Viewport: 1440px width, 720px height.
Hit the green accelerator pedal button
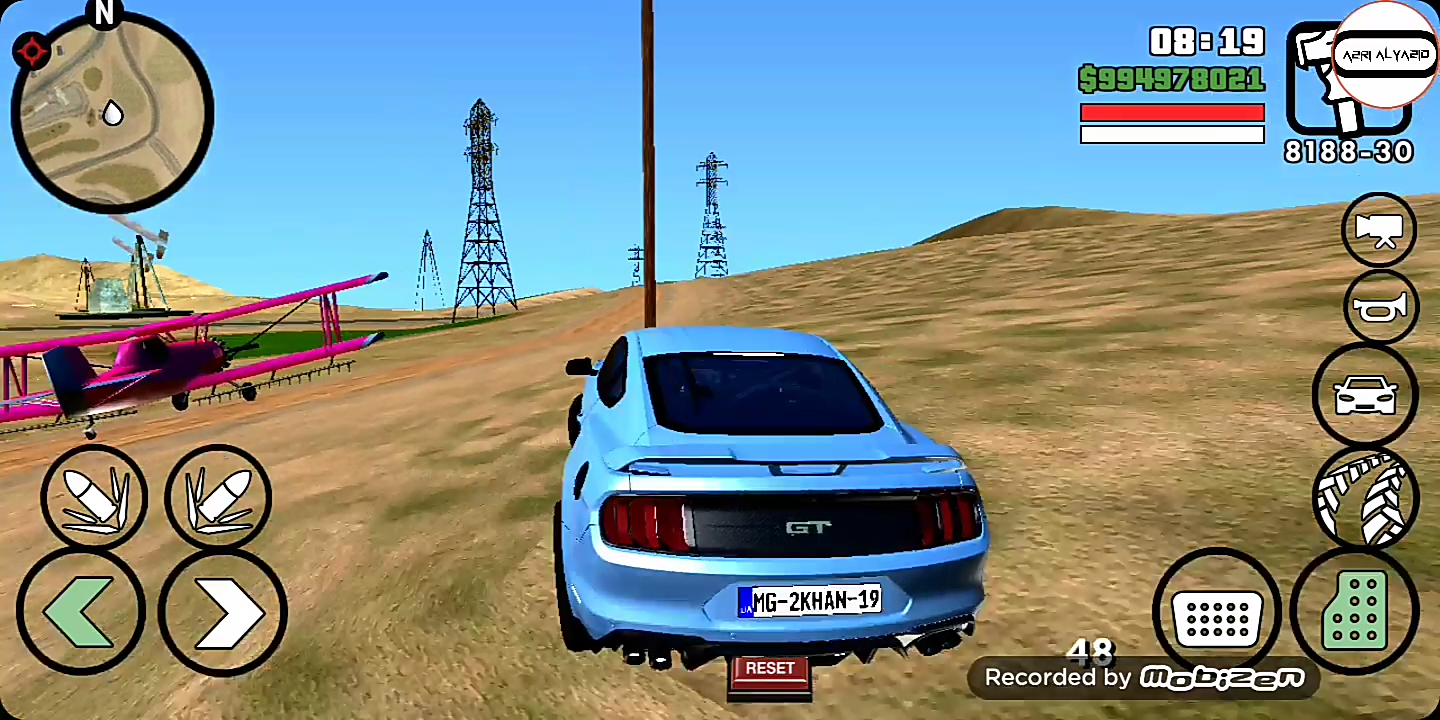point(1355,611)
